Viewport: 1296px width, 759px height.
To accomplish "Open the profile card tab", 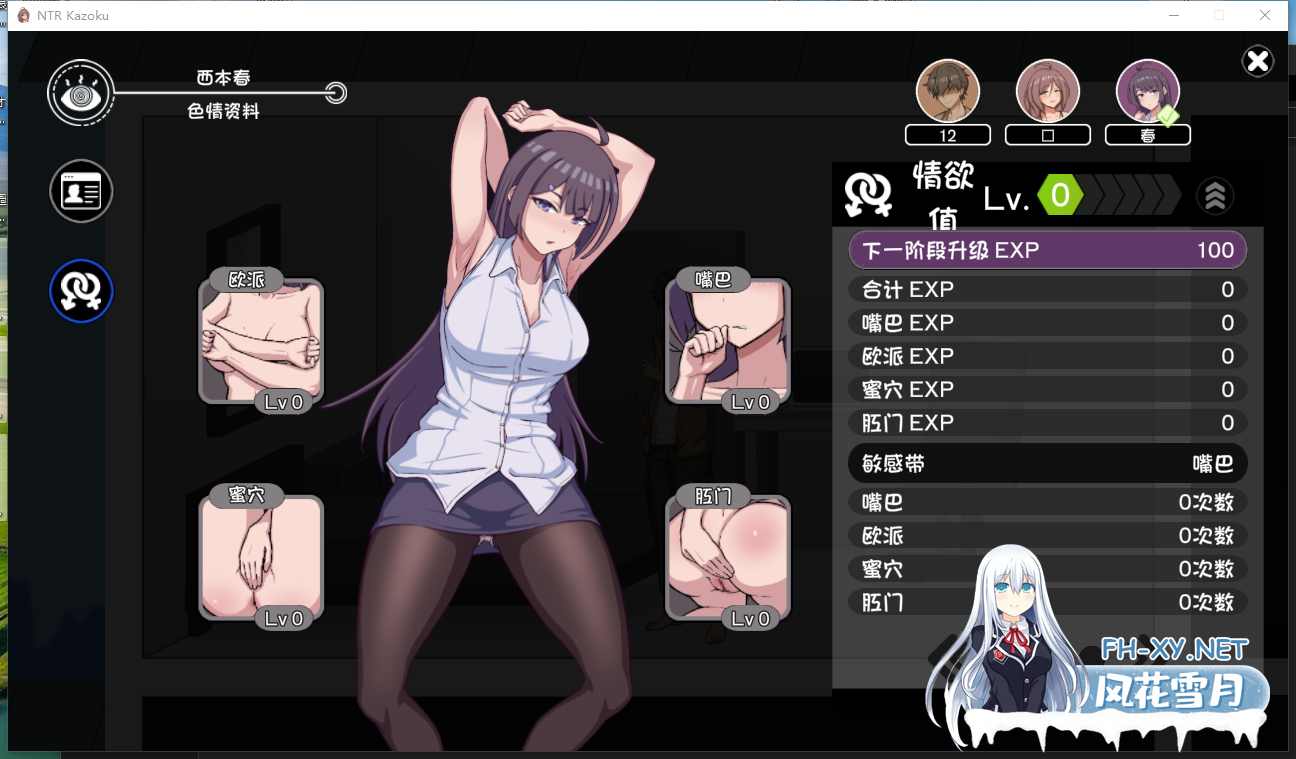I will click(x=81, y=191).
